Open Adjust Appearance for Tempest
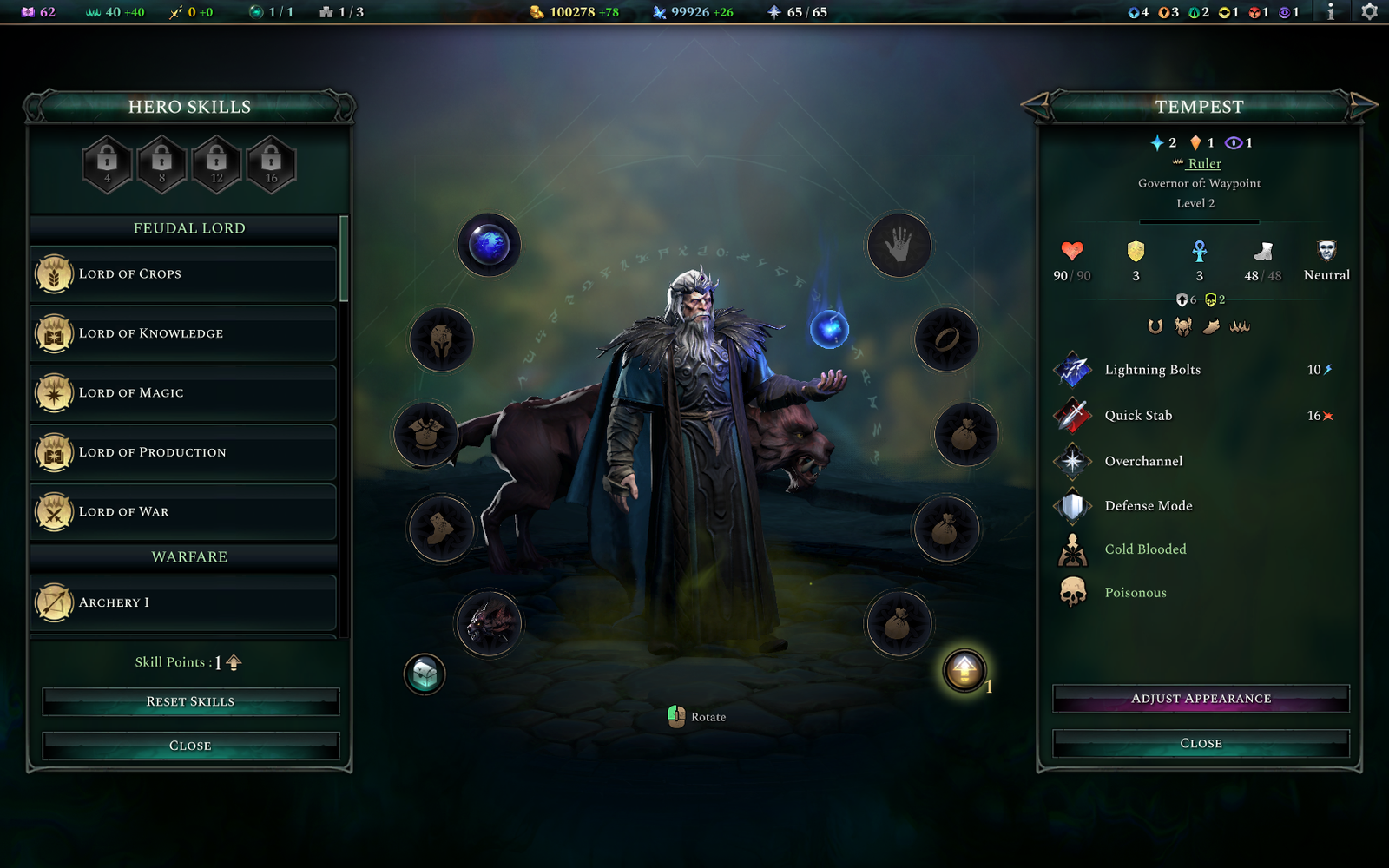Image resolution: width=1389 pixels, height=868 pixels. (1201, 699)
